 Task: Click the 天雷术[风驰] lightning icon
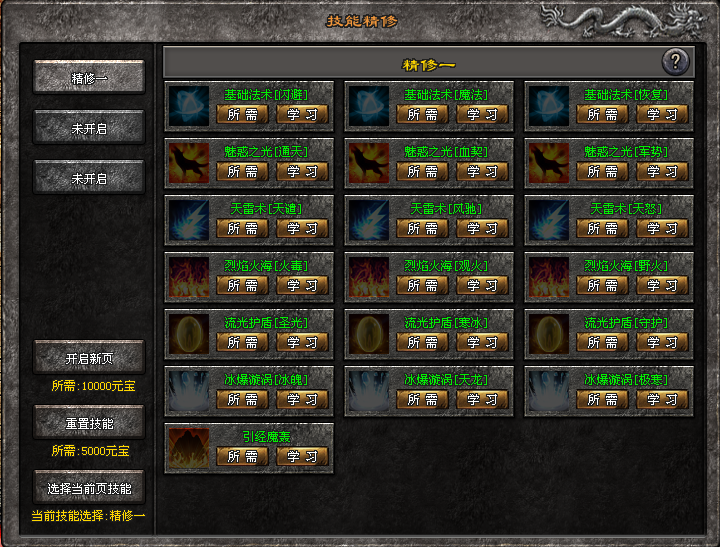tap(368, 217)
